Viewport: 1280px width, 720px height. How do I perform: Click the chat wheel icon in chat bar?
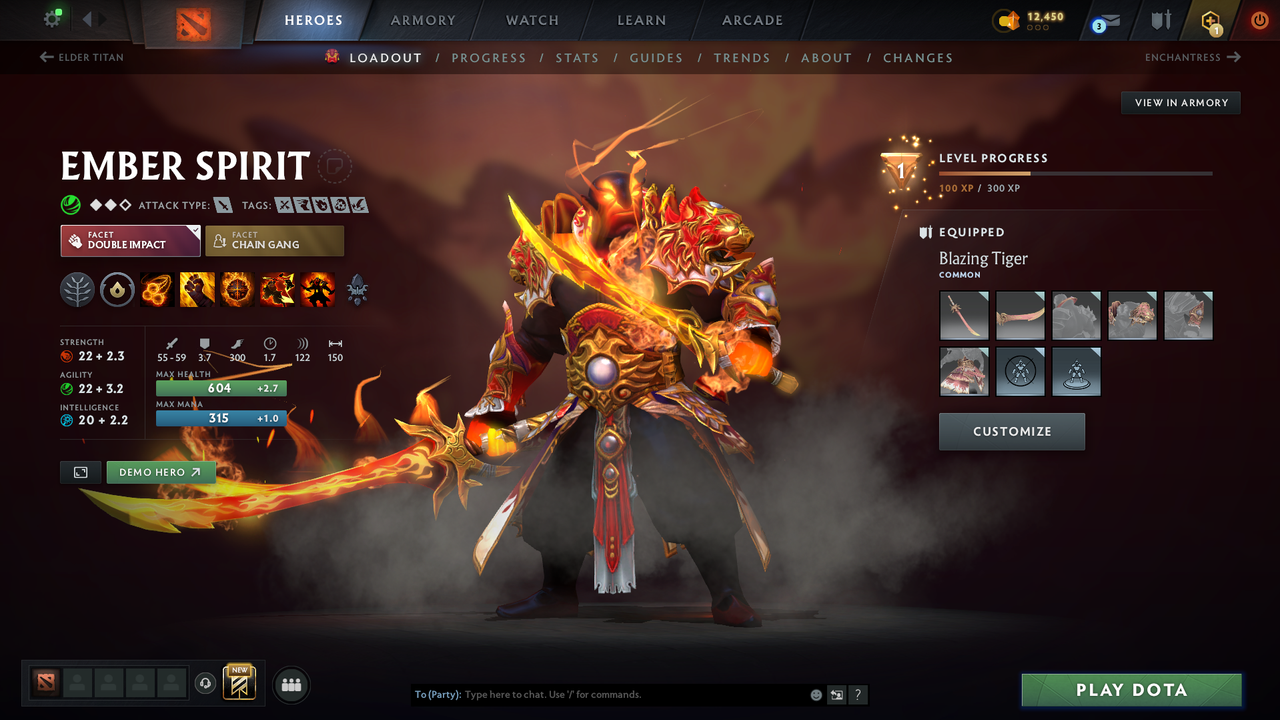click(x=836, y=694)
